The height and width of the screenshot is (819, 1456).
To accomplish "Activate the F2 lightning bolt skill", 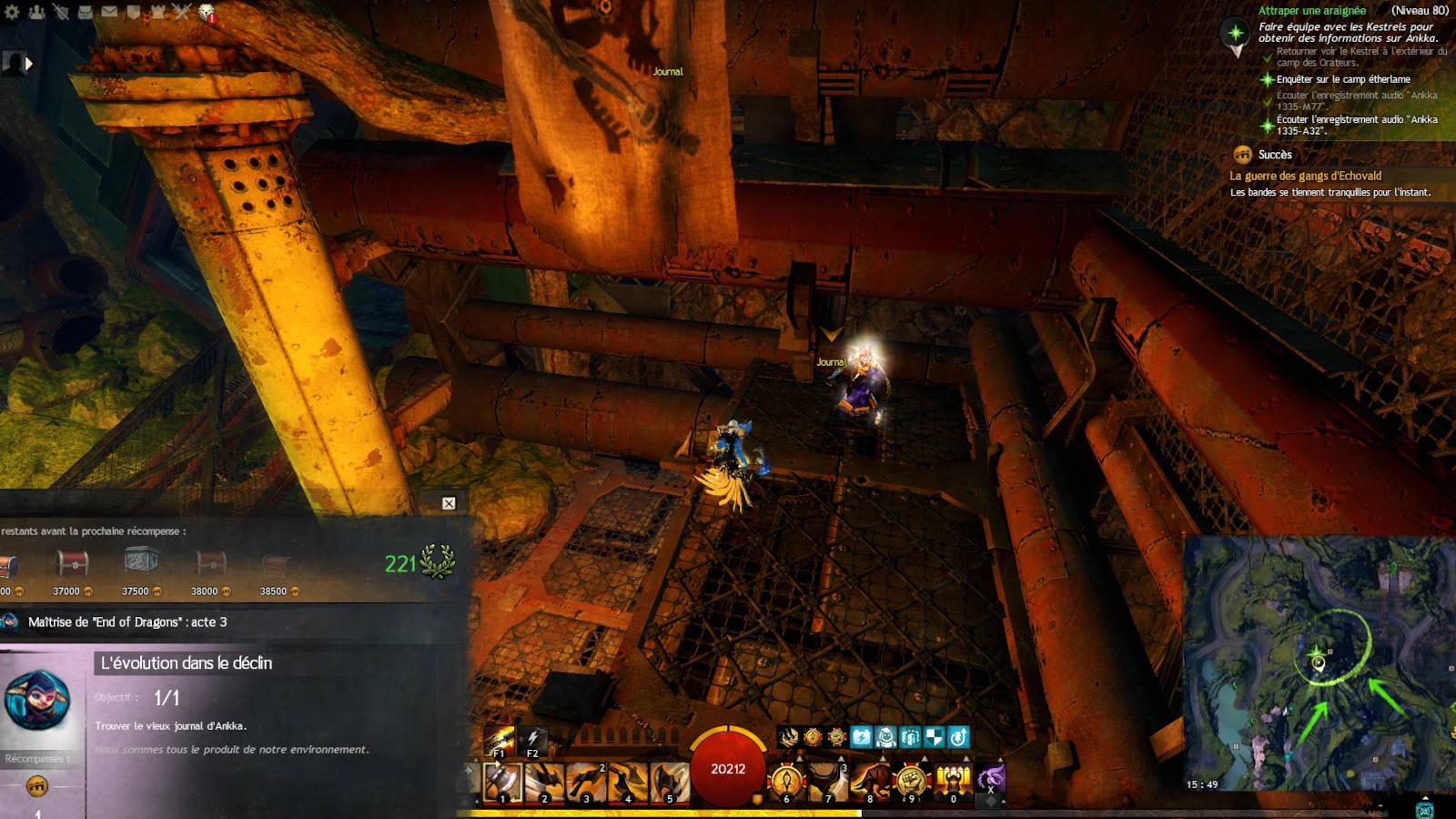I will click(x=532, y=741).
